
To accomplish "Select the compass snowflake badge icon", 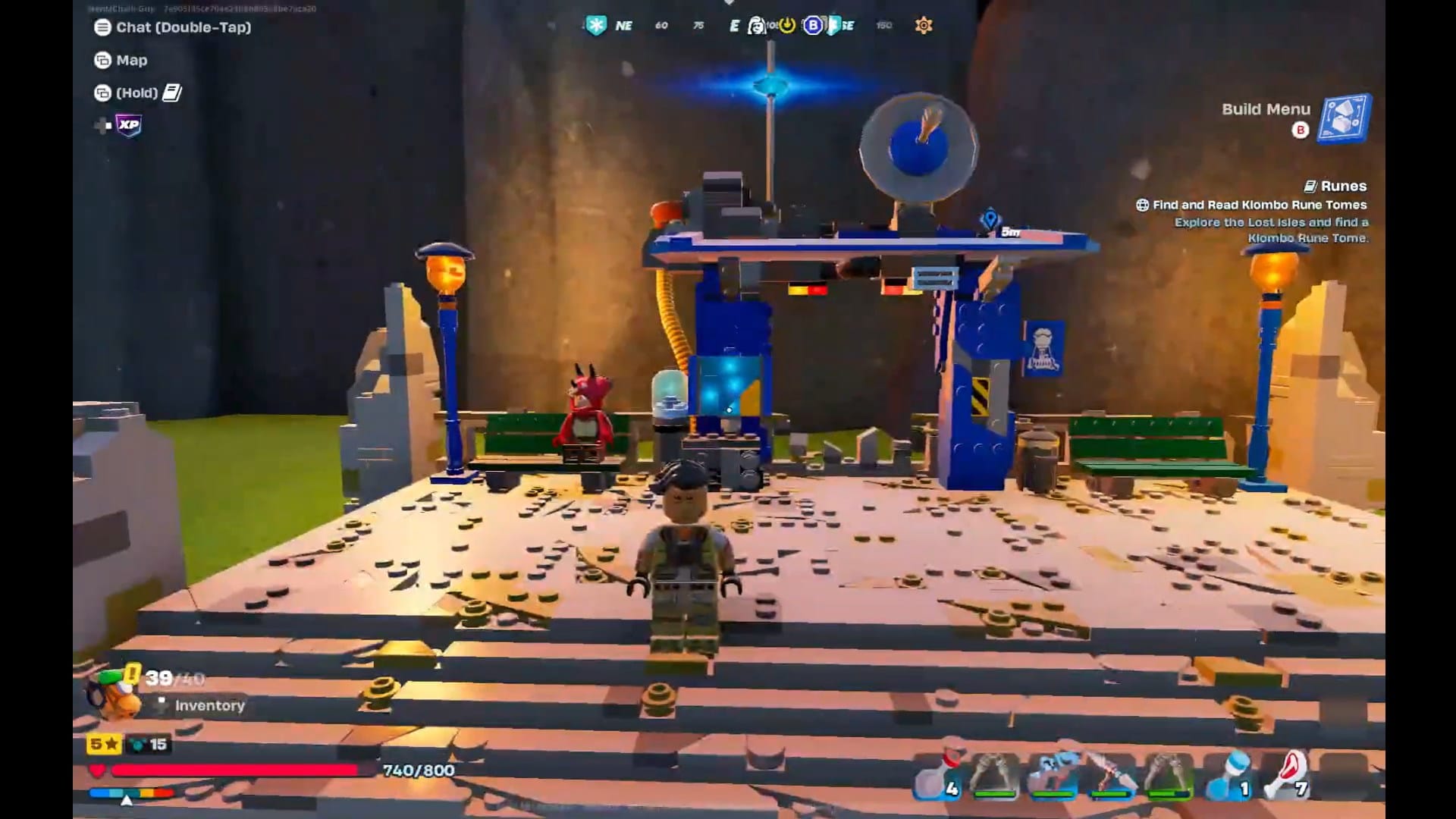I will click(598, 25).
